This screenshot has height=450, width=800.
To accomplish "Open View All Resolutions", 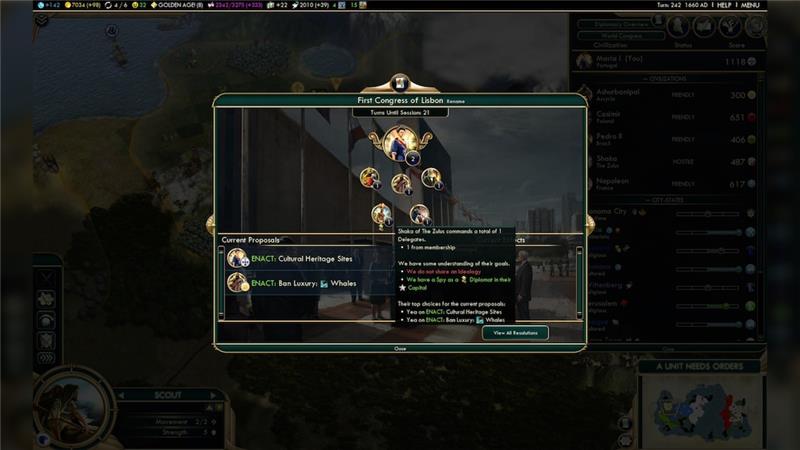I will pyautogui.click(x=514, y=333).
